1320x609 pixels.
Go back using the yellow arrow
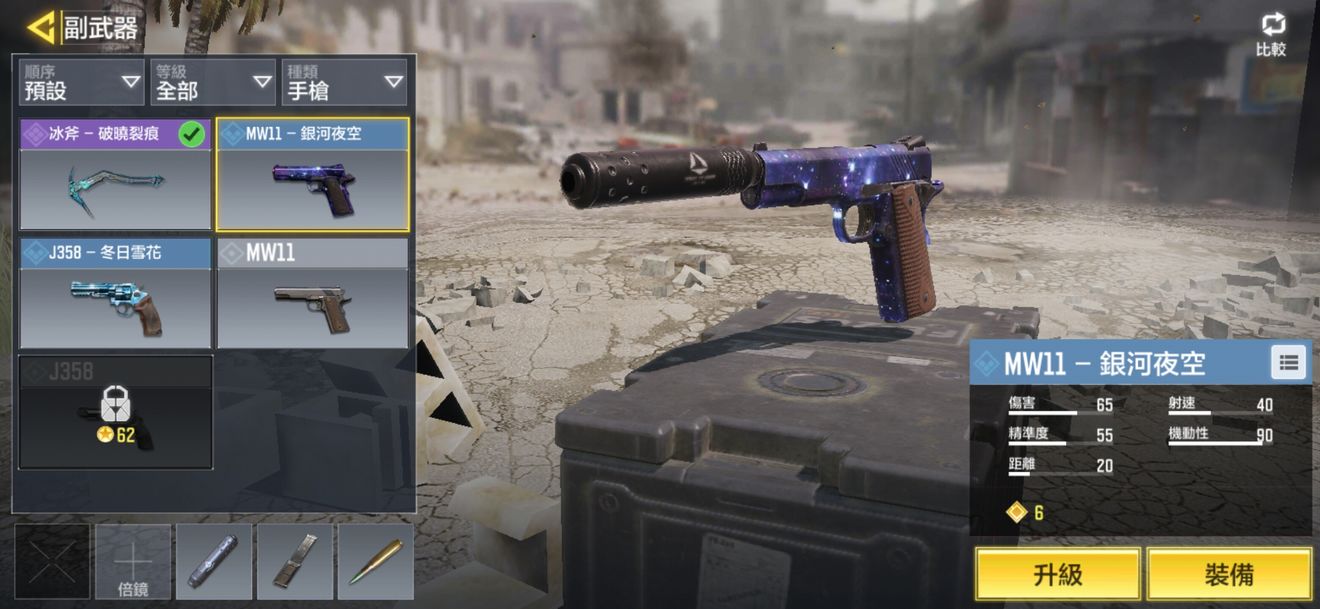click(42, 28)
